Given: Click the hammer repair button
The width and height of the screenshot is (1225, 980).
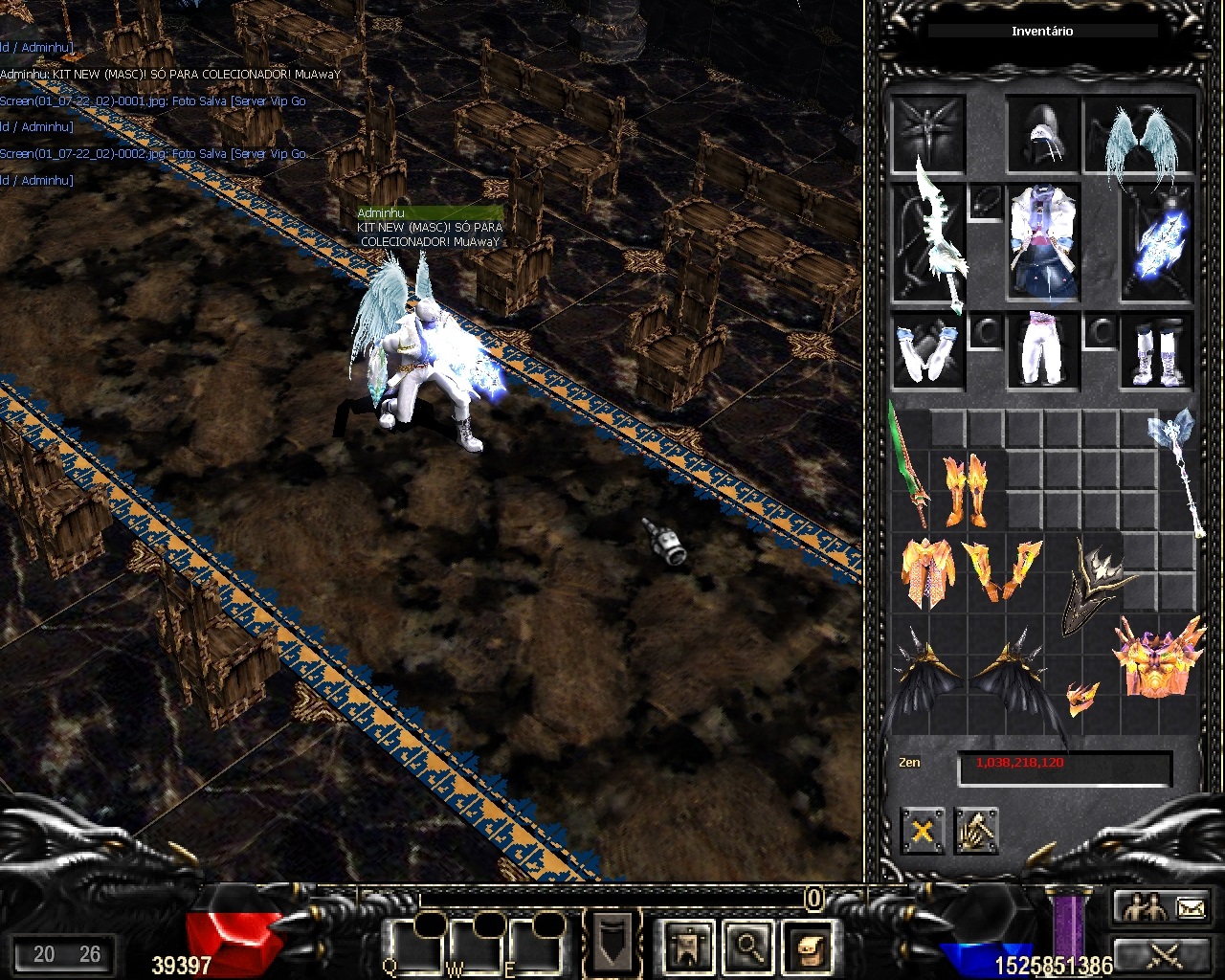Looking at the screenshot, I should click(975, 831).
